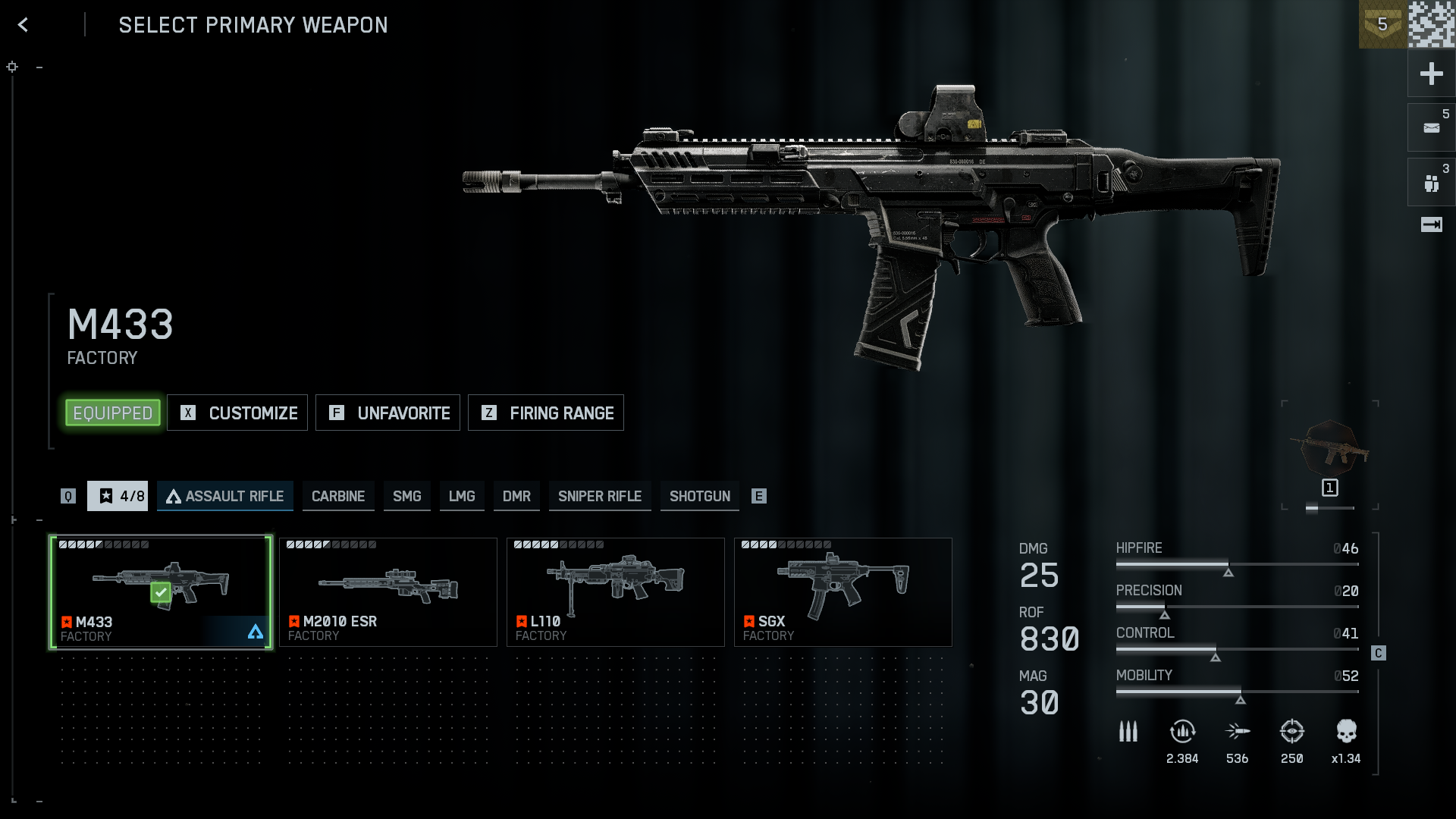
Task: Open the squad icon showing 3
Action: point(1431,183)
